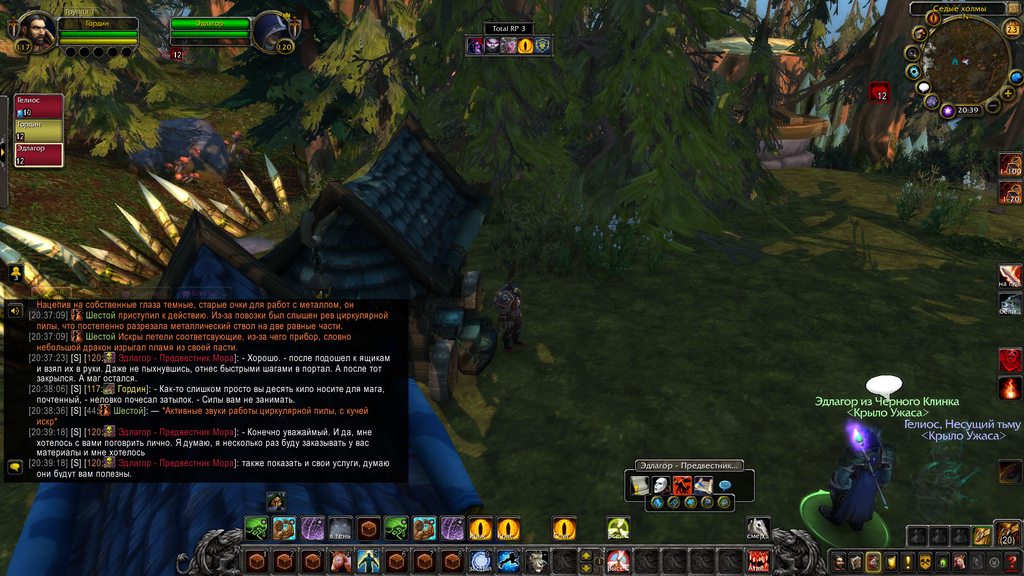Click the white mask icon in Эдлагор's RP panel
The height and width of the screenshot is (576, 1024).
[659, 485]
